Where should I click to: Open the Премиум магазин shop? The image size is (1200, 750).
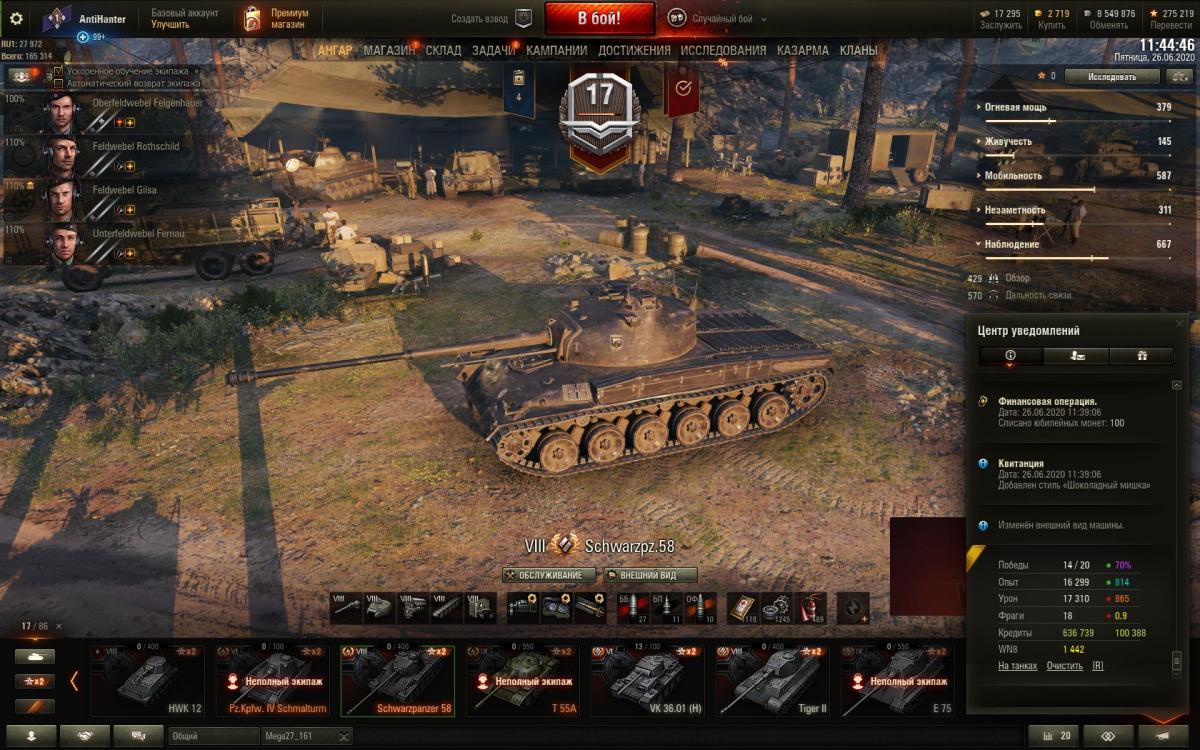[277, 18]
